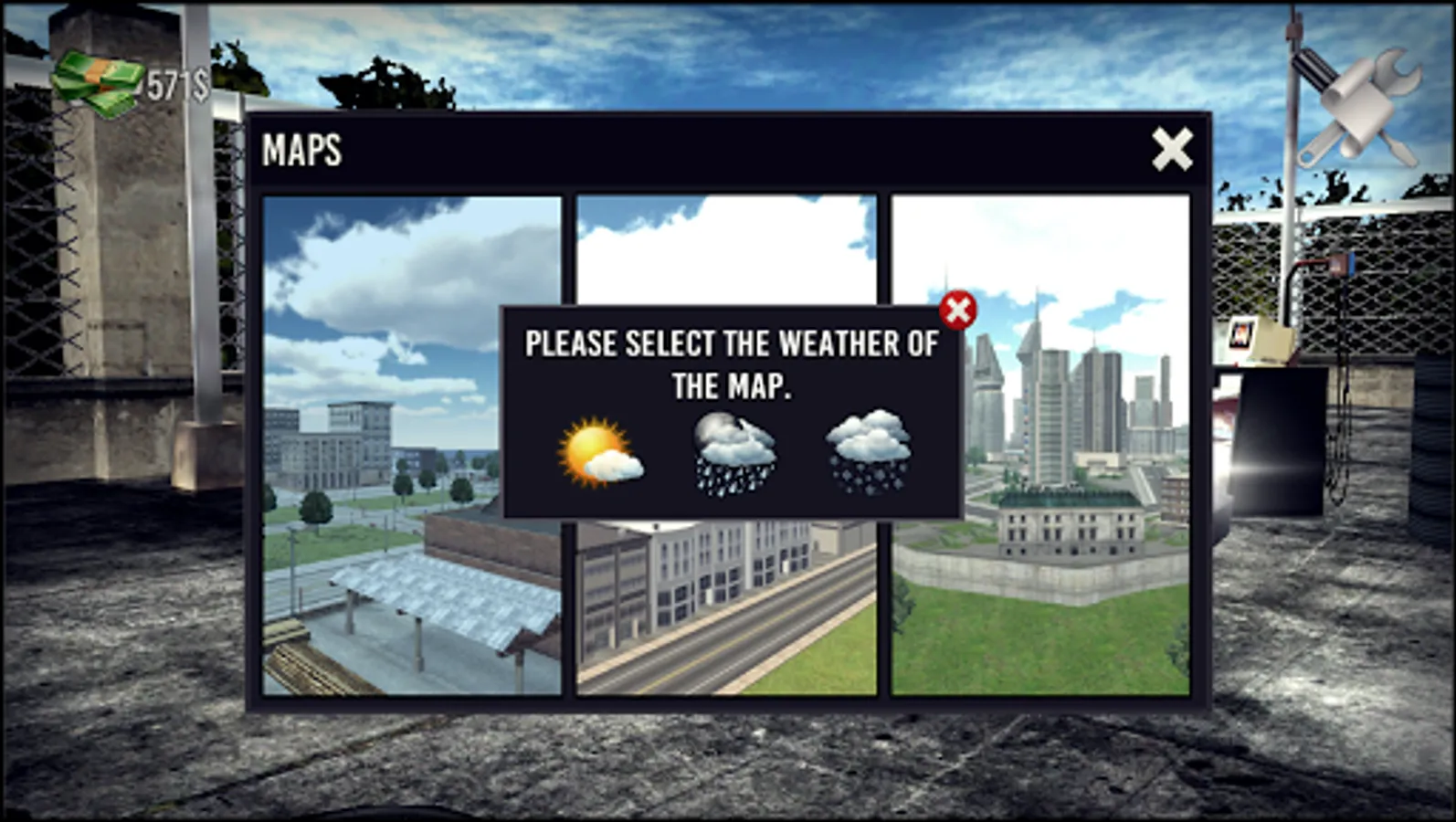The height and width of the screenshot is (822, 1456).
Task: Select the downtown street map thumbnail
Action: tap(728, 594)
